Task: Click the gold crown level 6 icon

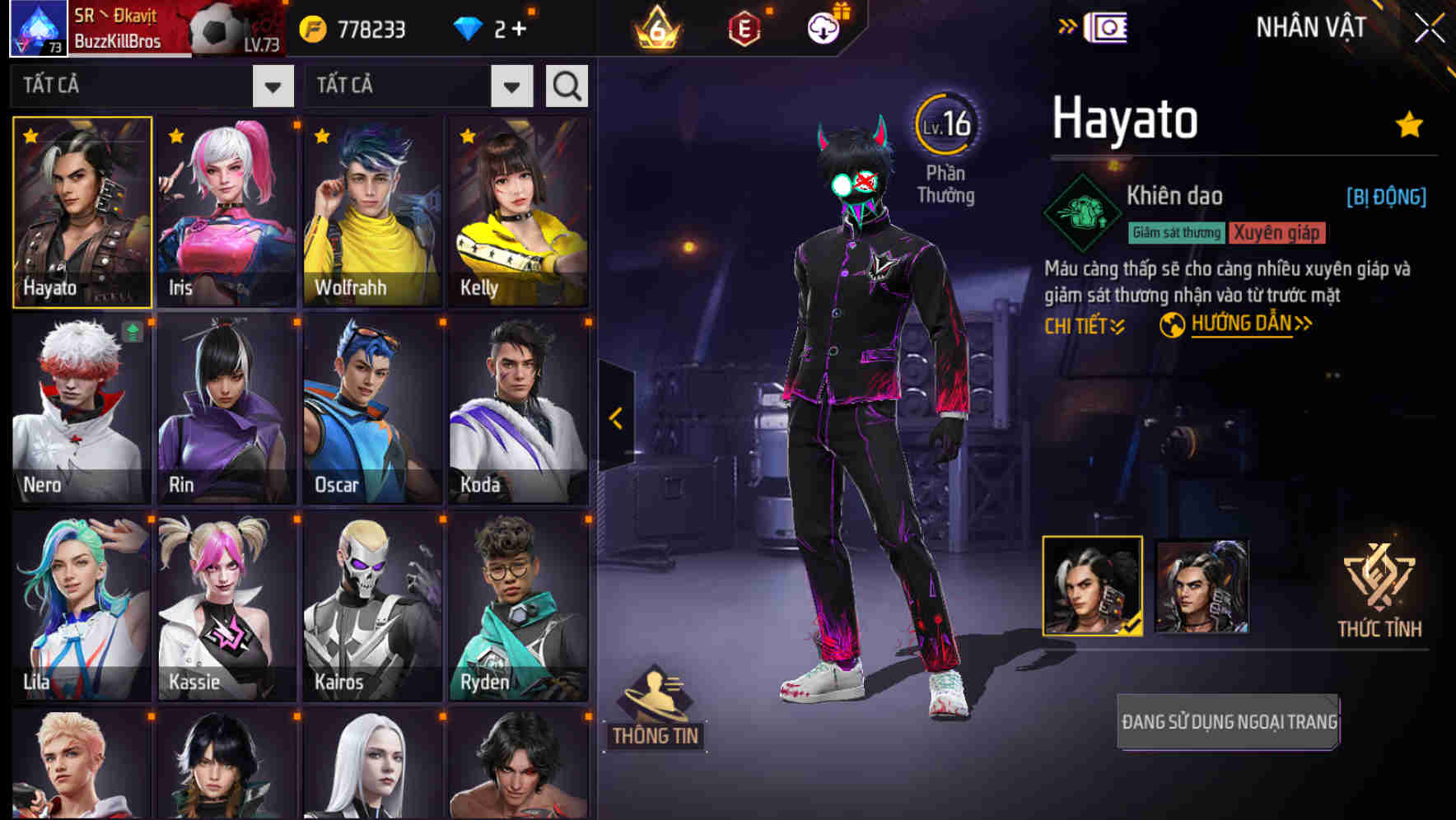Action: [659, 27]
